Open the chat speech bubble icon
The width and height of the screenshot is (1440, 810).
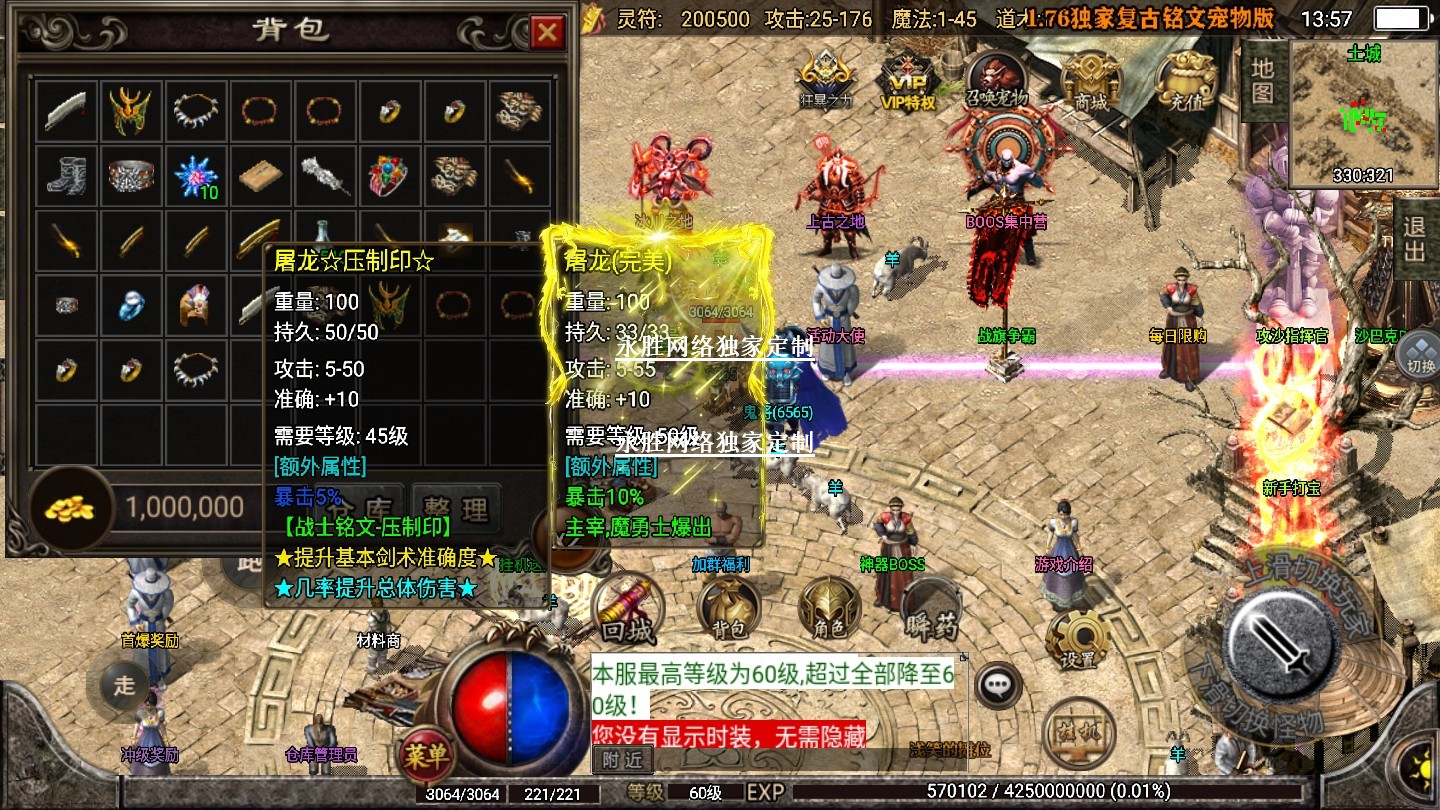997,686
